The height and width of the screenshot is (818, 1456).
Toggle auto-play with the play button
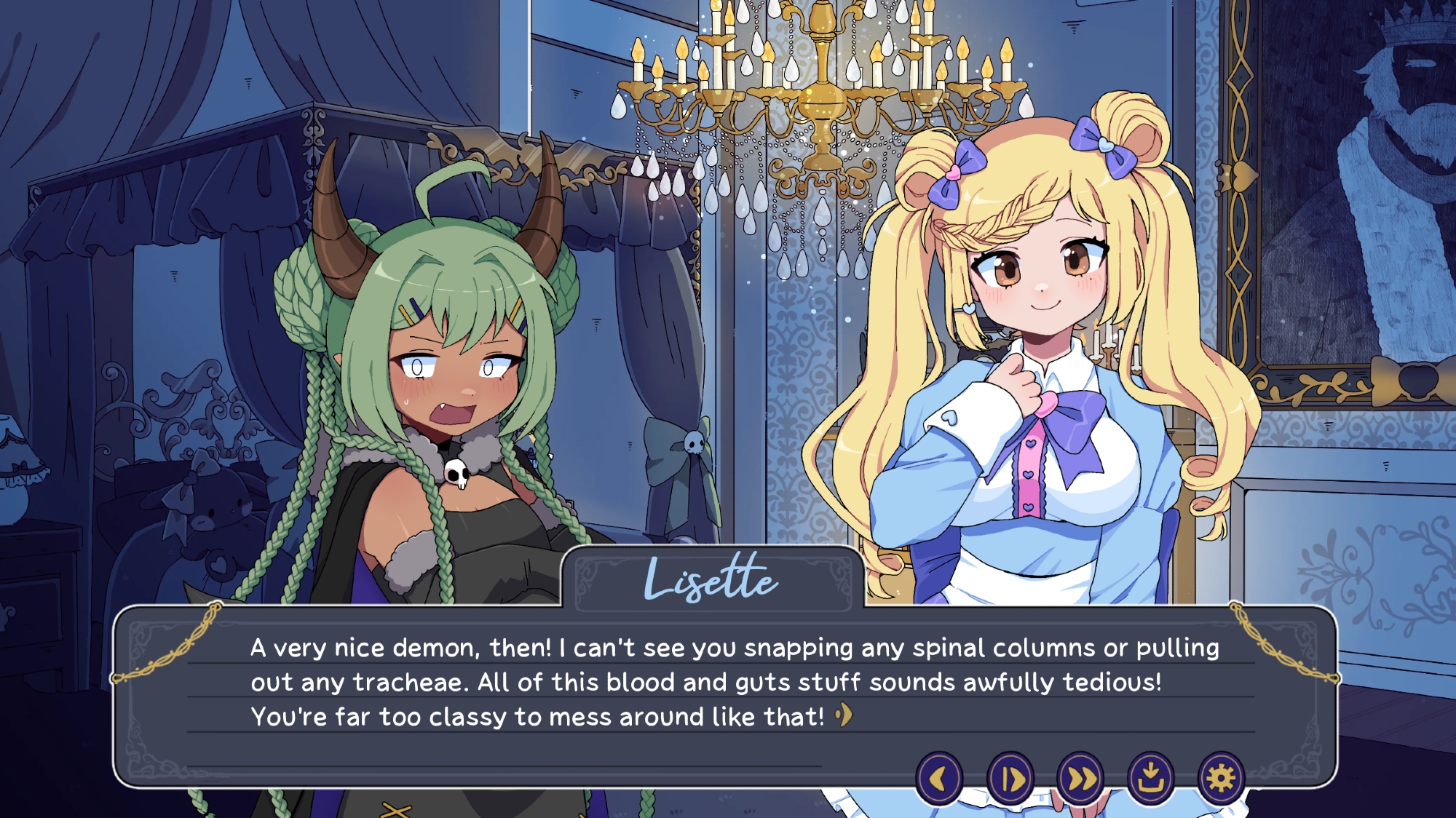coord(1010,779)
